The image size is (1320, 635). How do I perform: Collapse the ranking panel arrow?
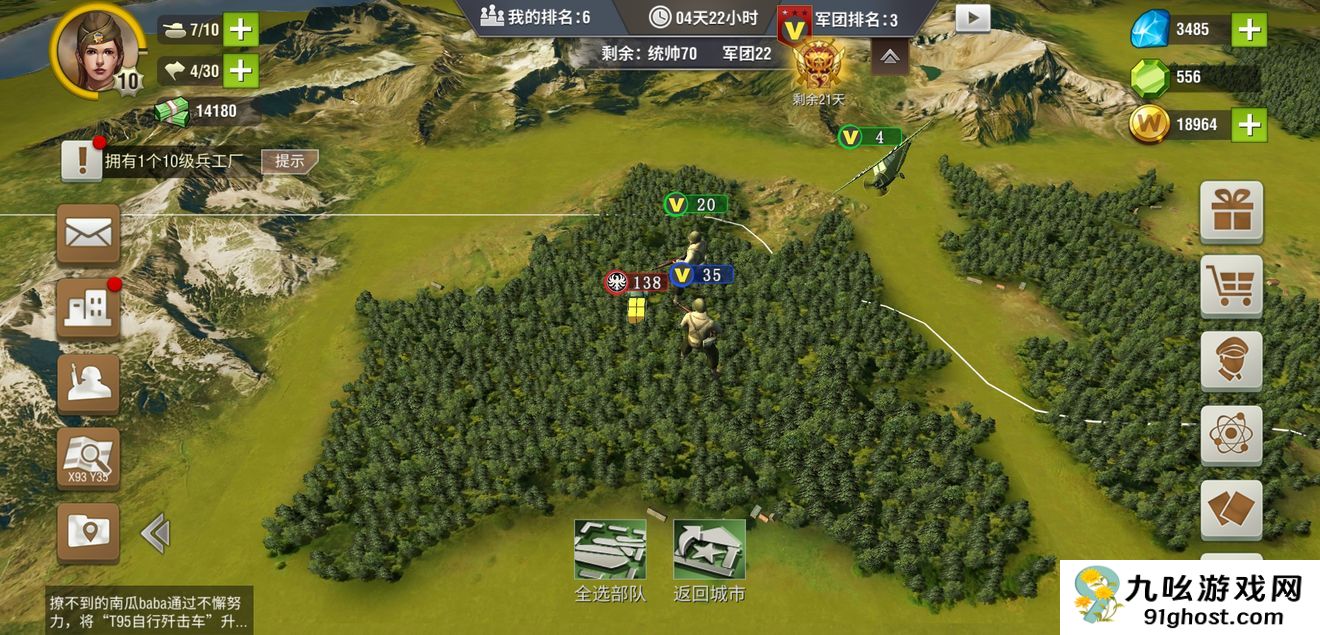coord(889,58)
